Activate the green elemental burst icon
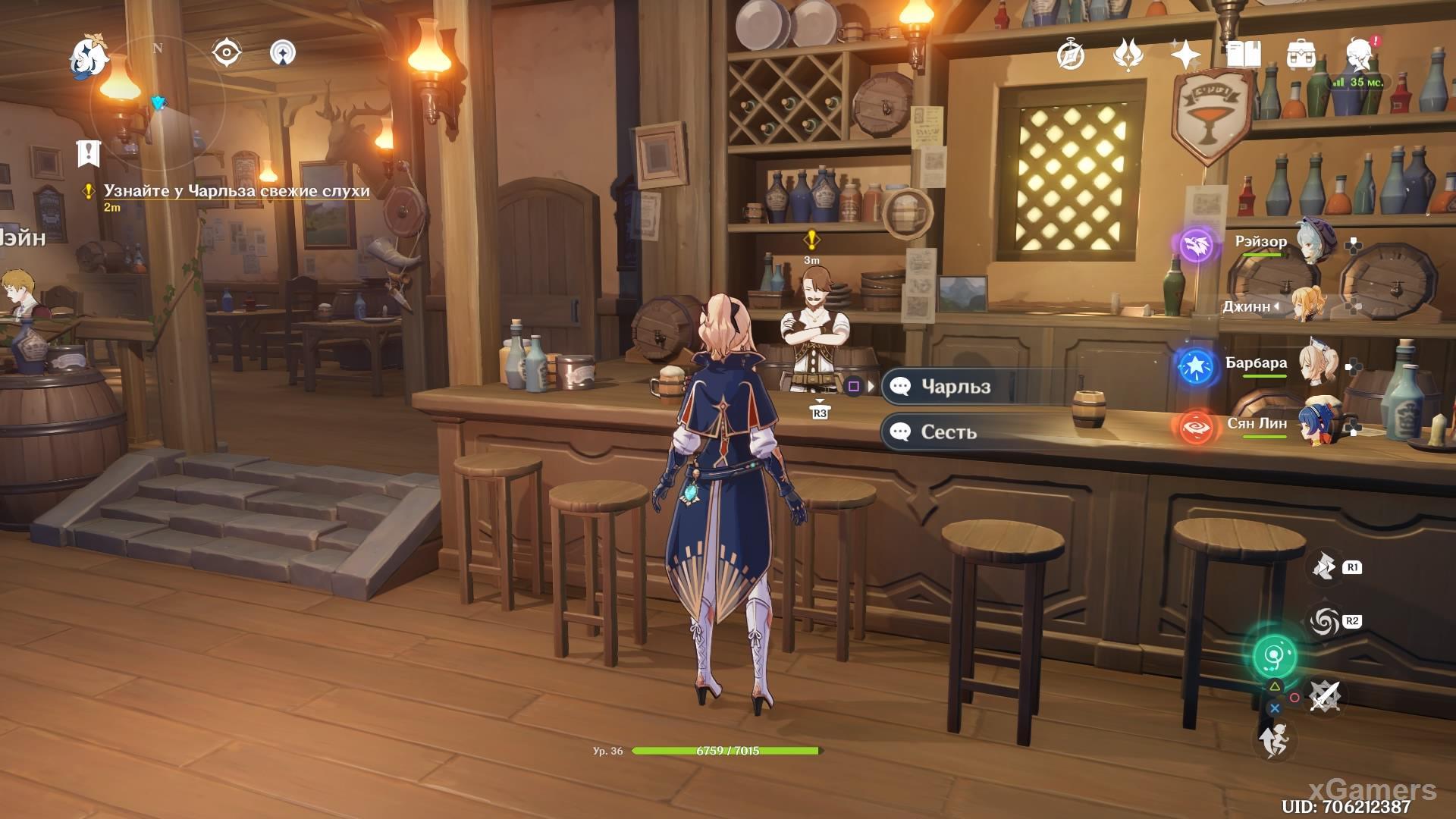 [x=1274, y=656]
